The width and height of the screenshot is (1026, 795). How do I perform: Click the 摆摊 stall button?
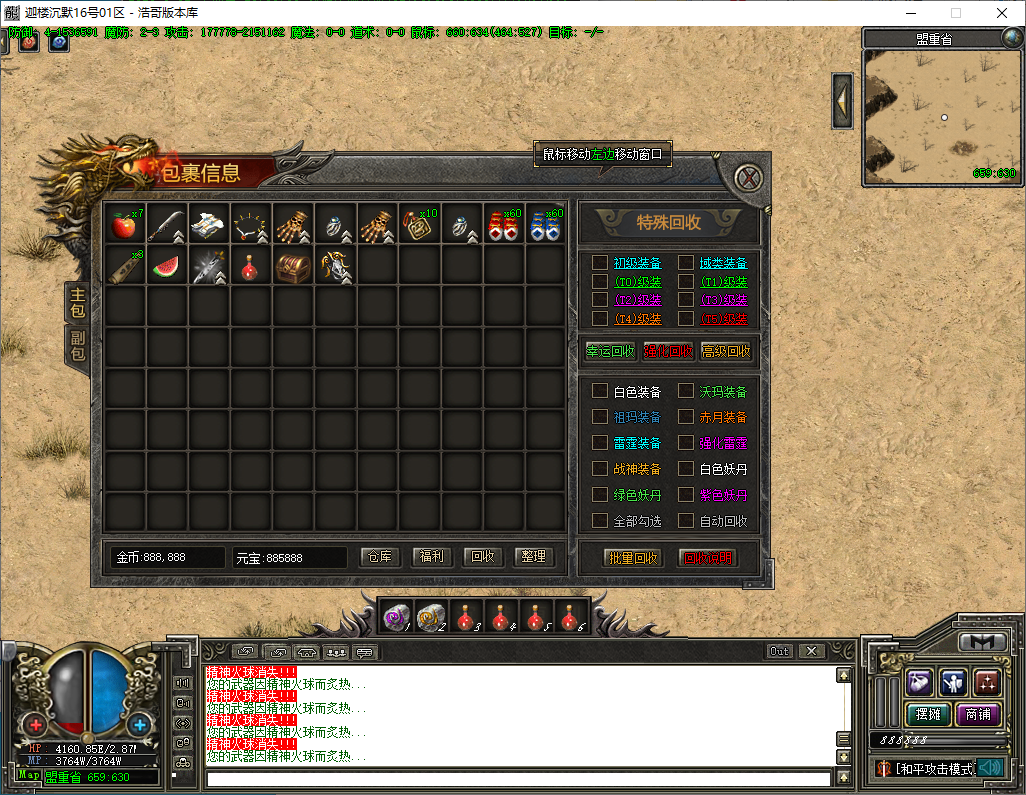(928, 714)
